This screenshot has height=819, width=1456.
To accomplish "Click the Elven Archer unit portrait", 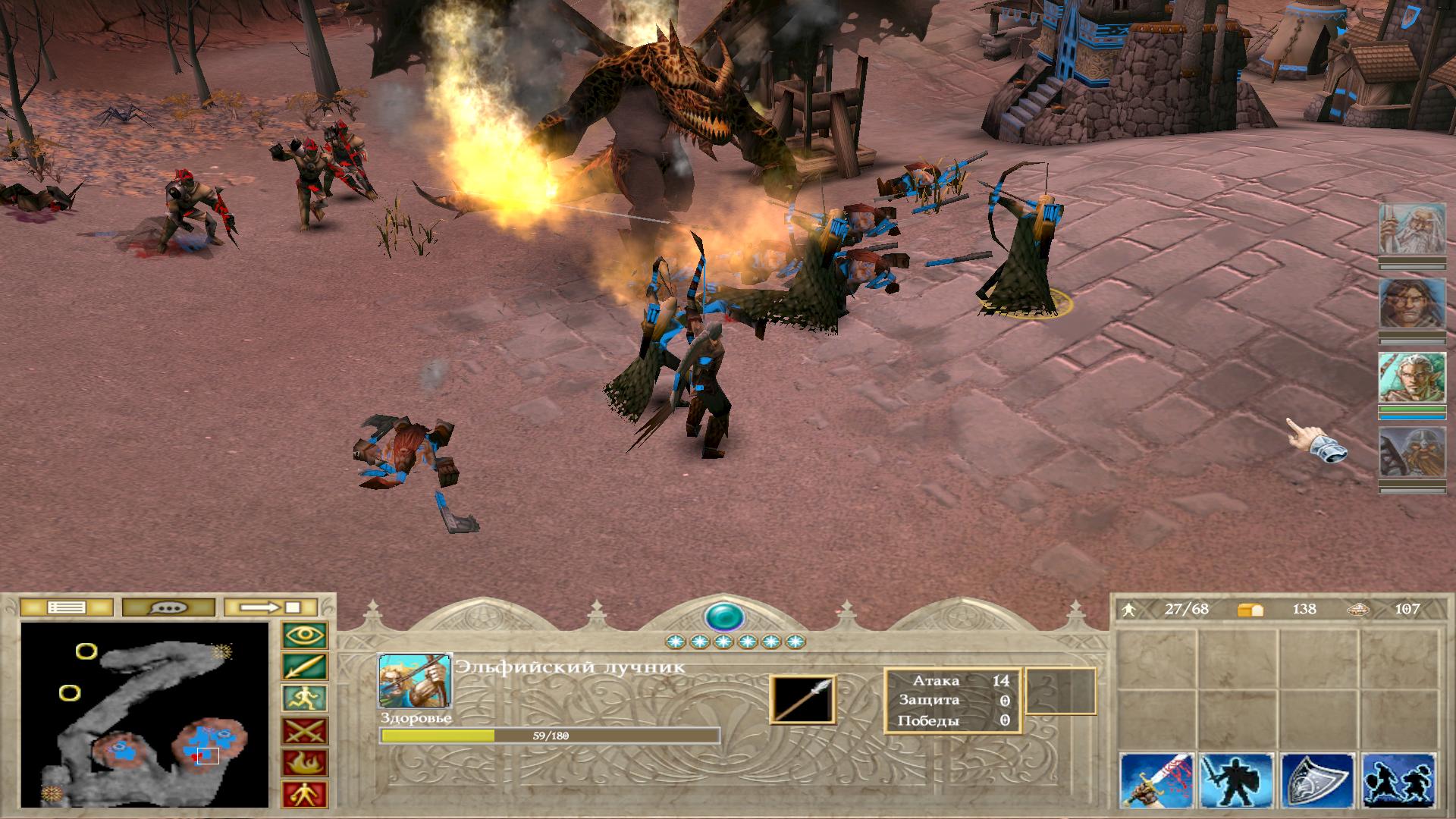I will [x=415, y=680].
